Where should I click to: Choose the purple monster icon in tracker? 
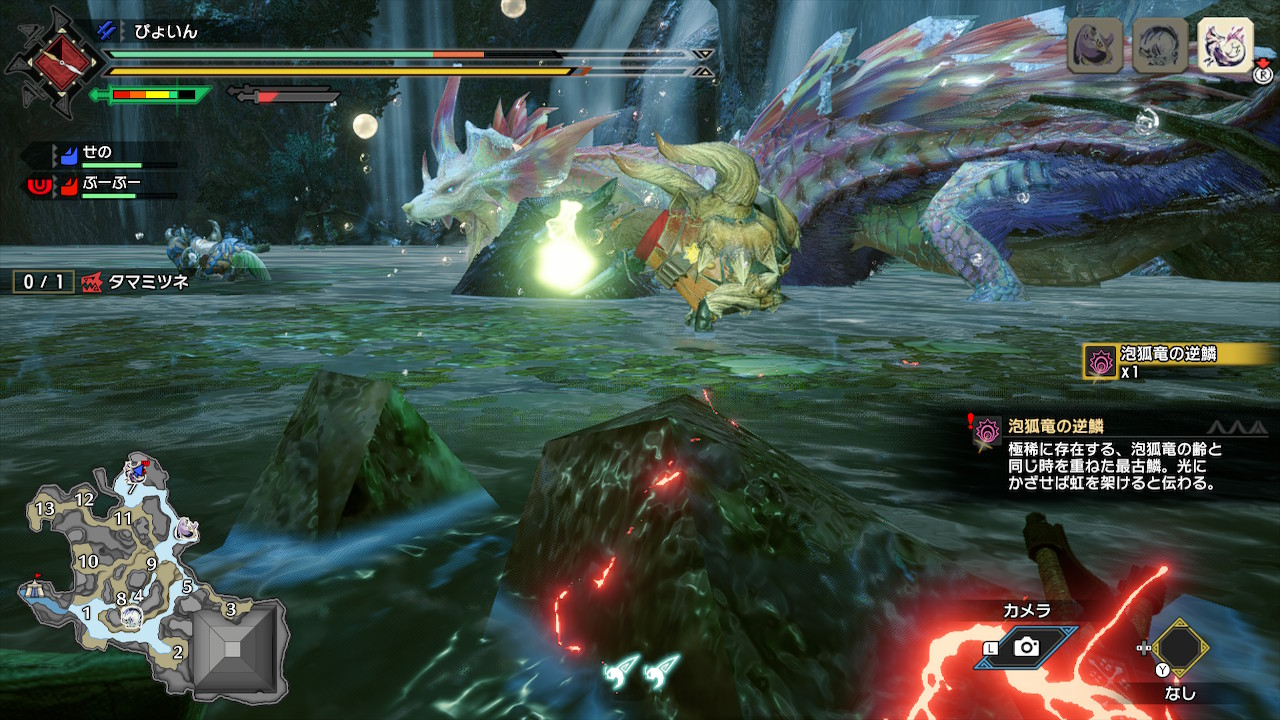(x=1094, y=45)
